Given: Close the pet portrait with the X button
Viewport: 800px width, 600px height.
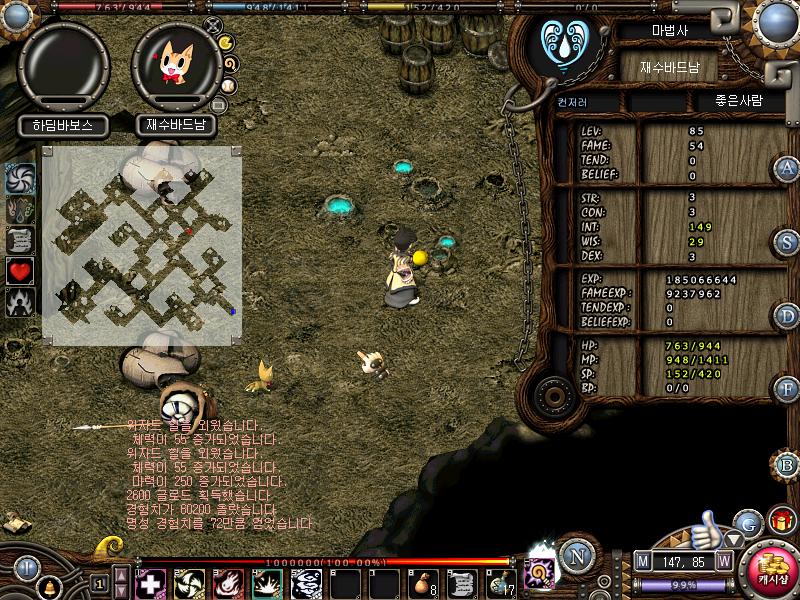Looking at the screenshot, I should tap(212, 25).
